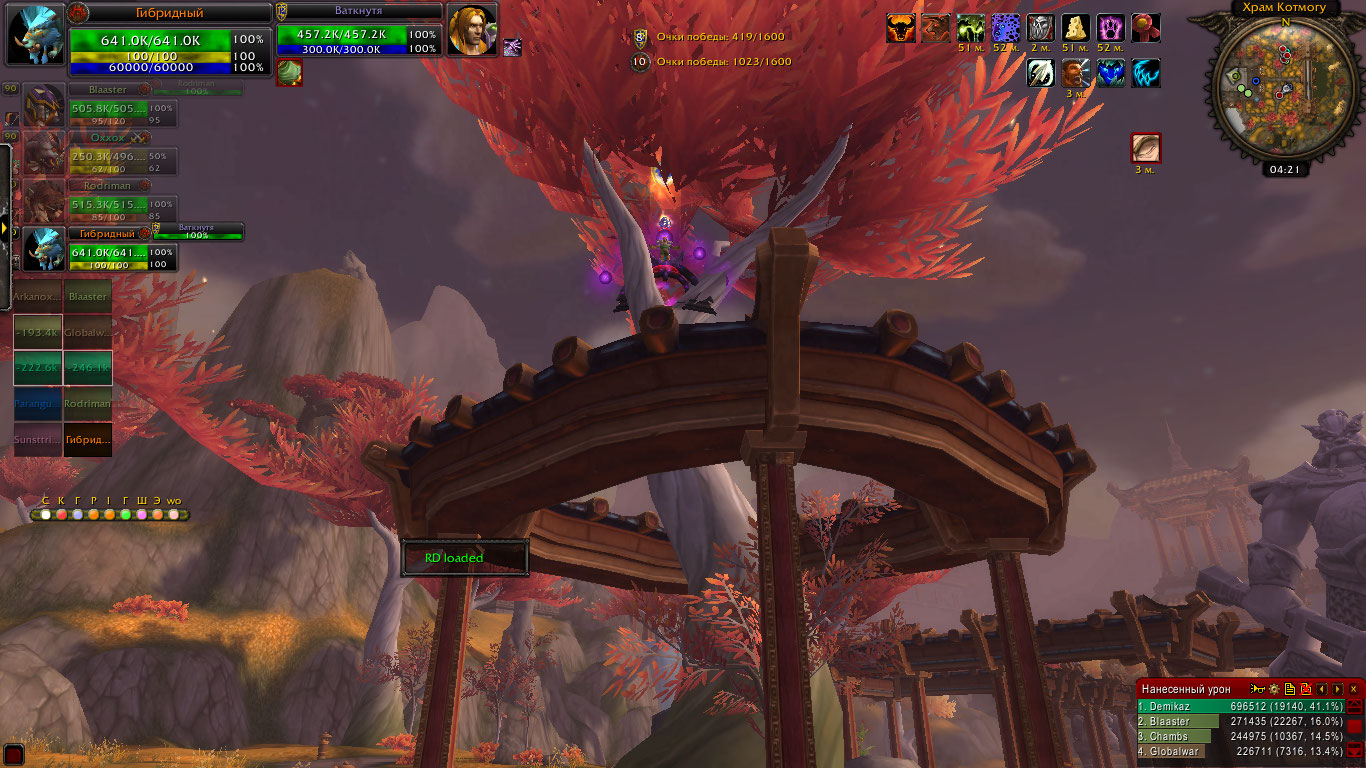
Task: Click the RD loaded message box
Action: 465,558
